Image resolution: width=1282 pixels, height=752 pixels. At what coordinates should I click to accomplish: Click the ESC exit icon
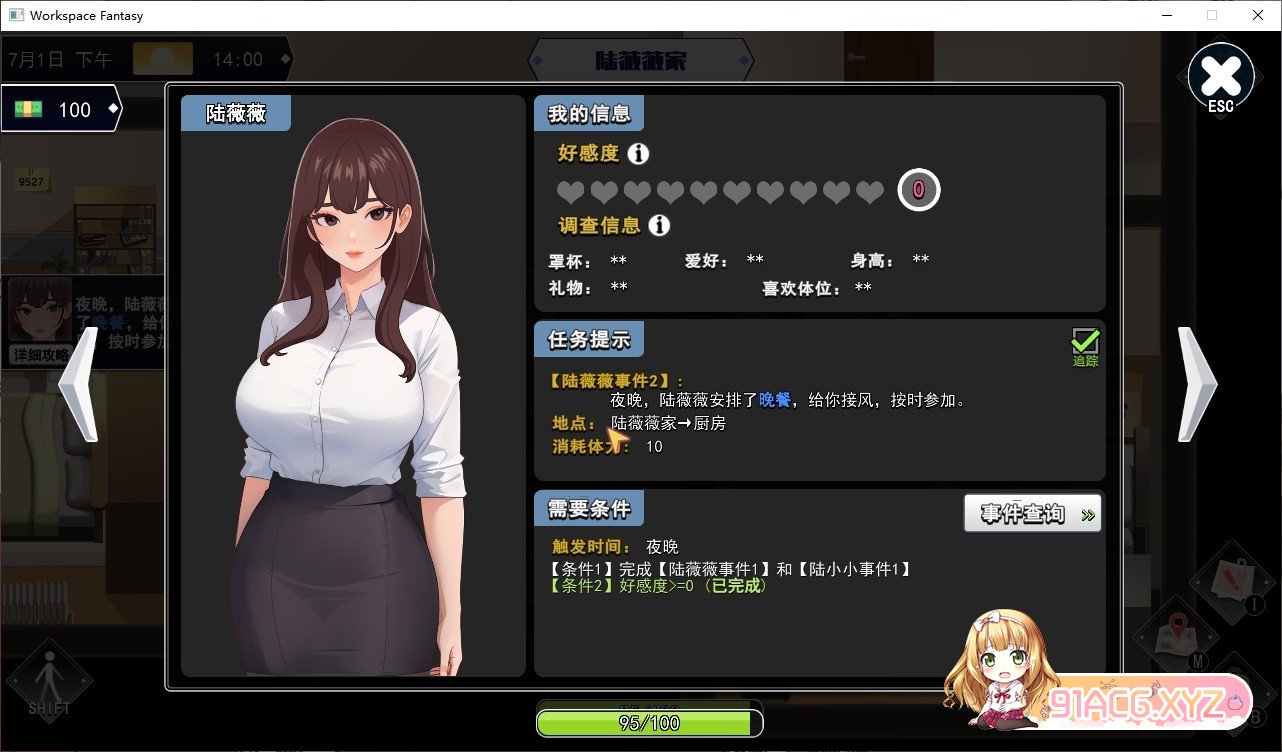[x=1220, y=75]
